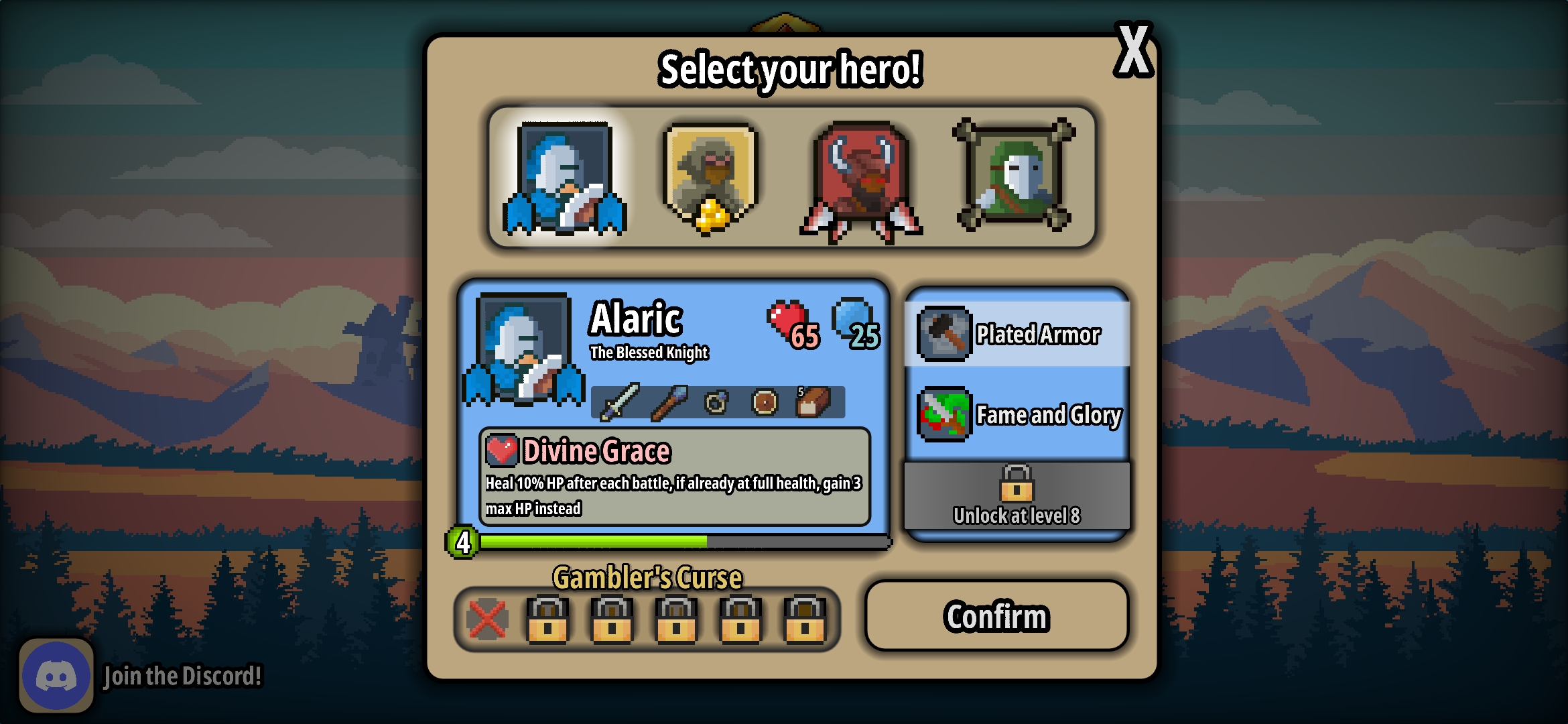
Task: Click the Divine Grace heart ability icon
Action: pos(502,450)
